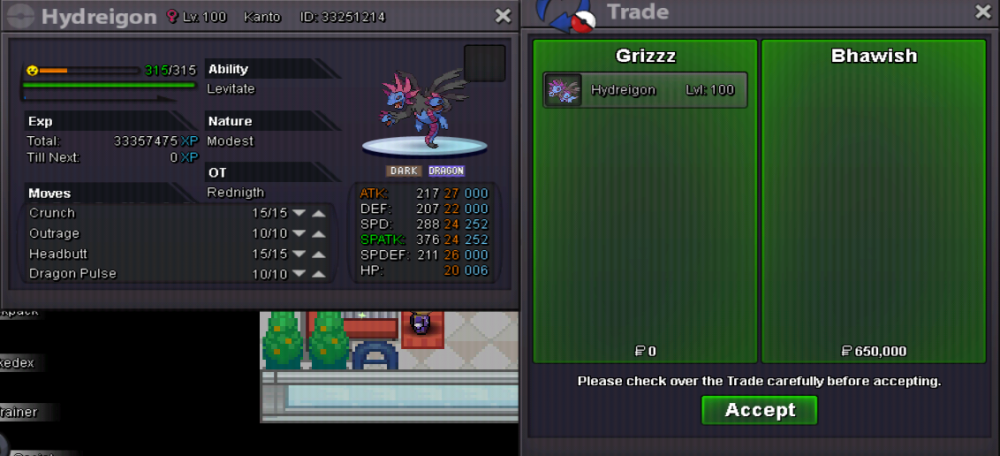
Task: Click Headbutt's down arrow
Action: 299,254
